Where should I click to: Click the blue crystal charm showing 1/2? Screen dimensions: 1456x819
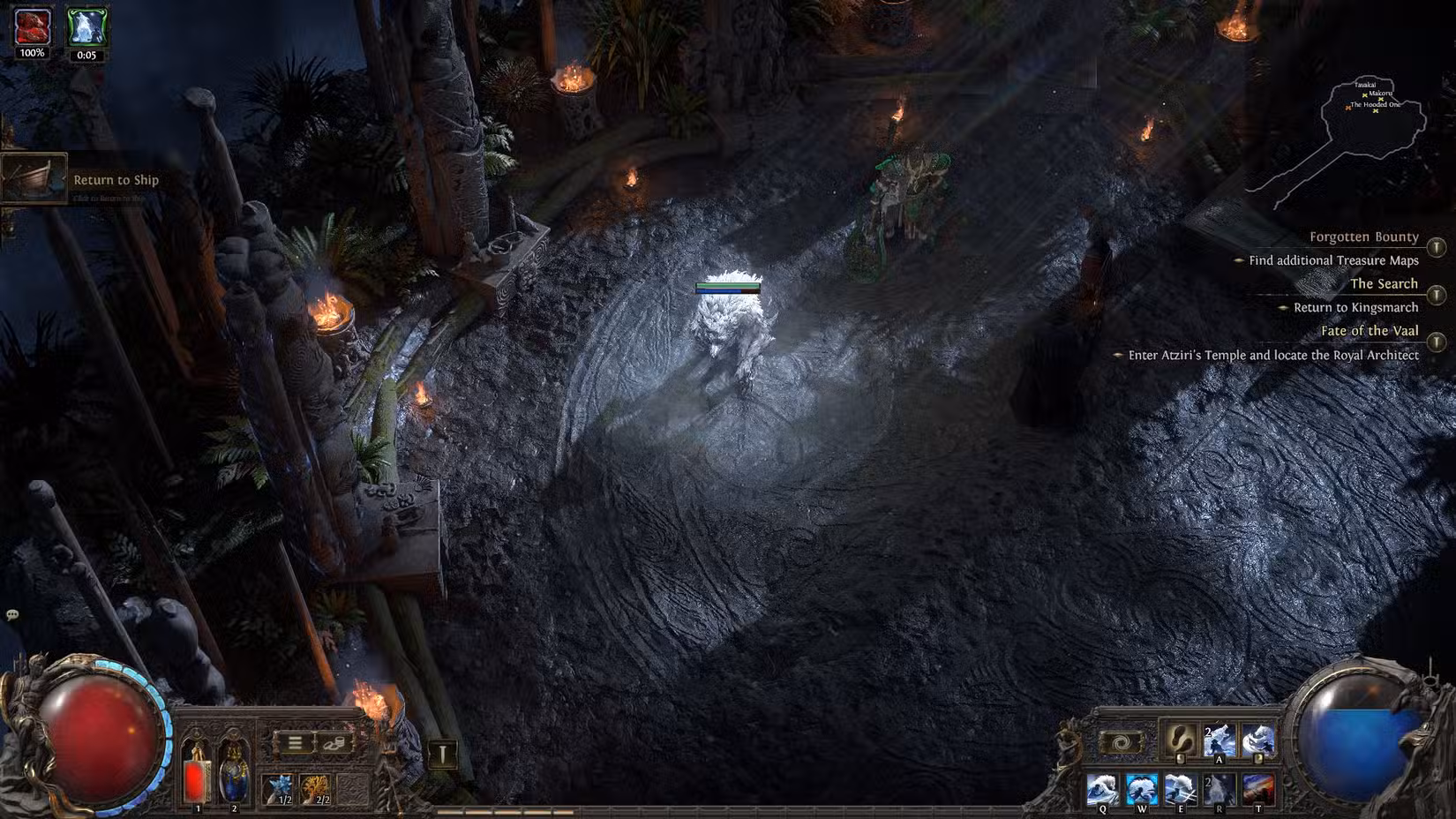[x=277, y=788]
